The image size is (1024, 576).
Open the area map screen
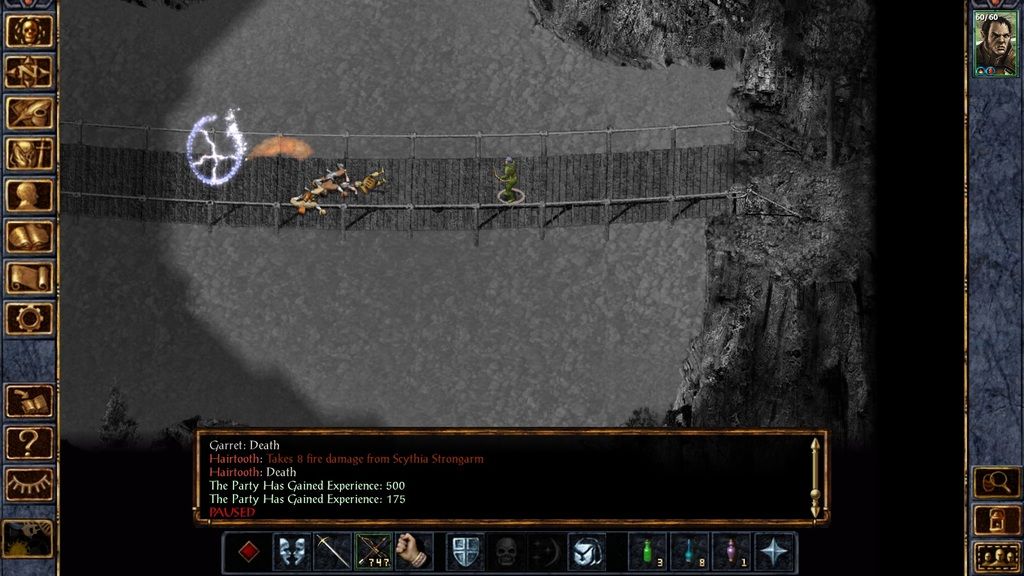(30, 72)
